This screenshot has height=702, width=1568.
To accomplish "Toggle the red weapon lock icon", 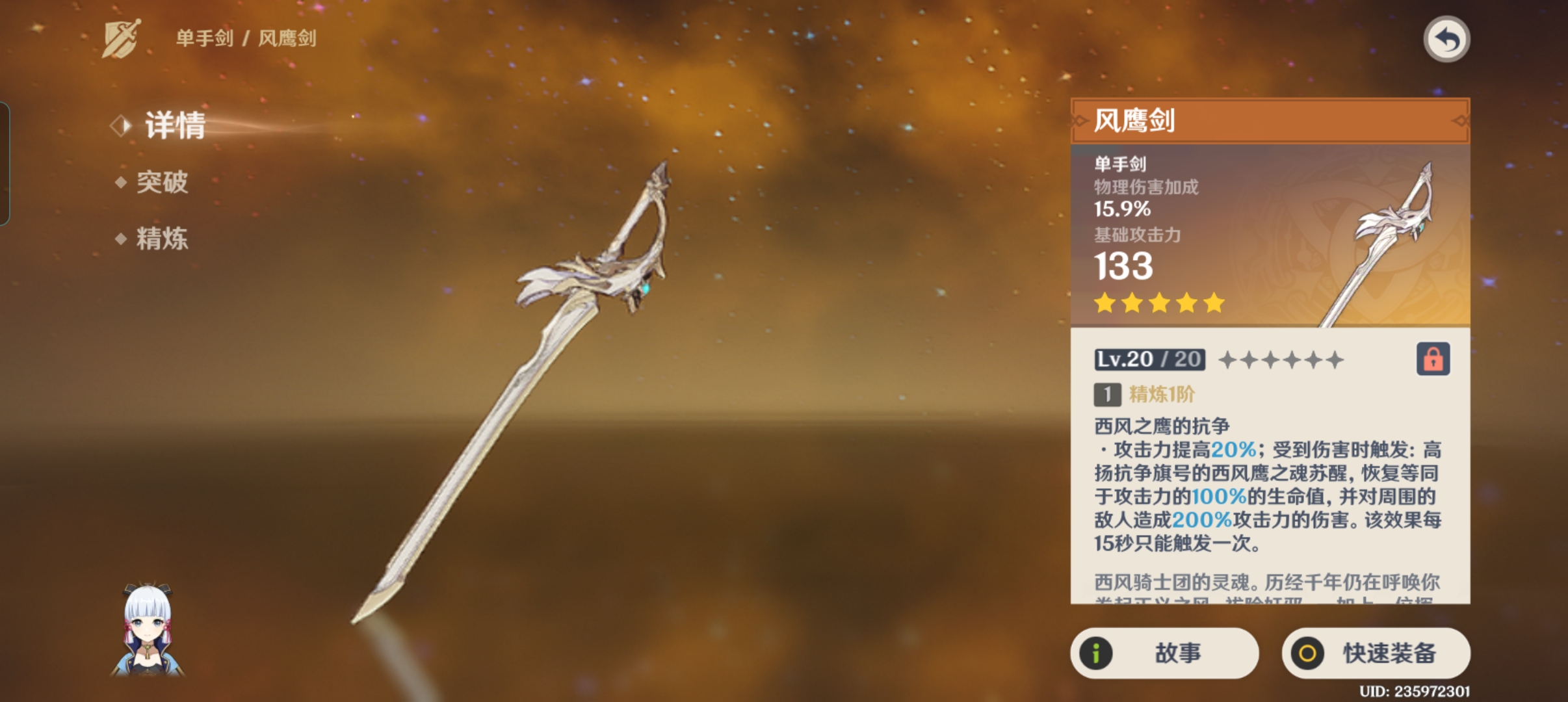I will tap(1433, 359).
